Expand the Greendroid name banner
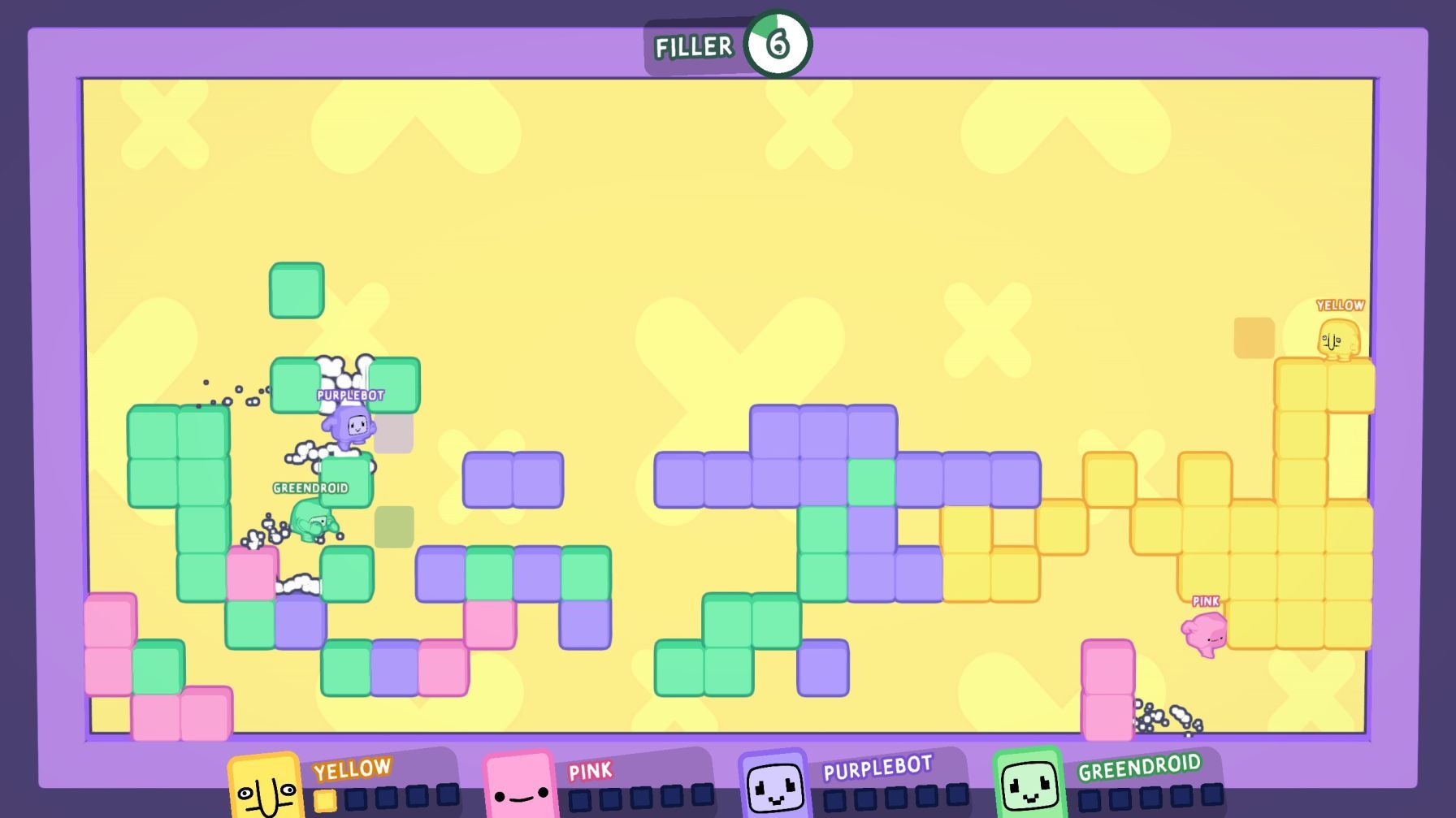1456x818 pixels. point(310,488)
